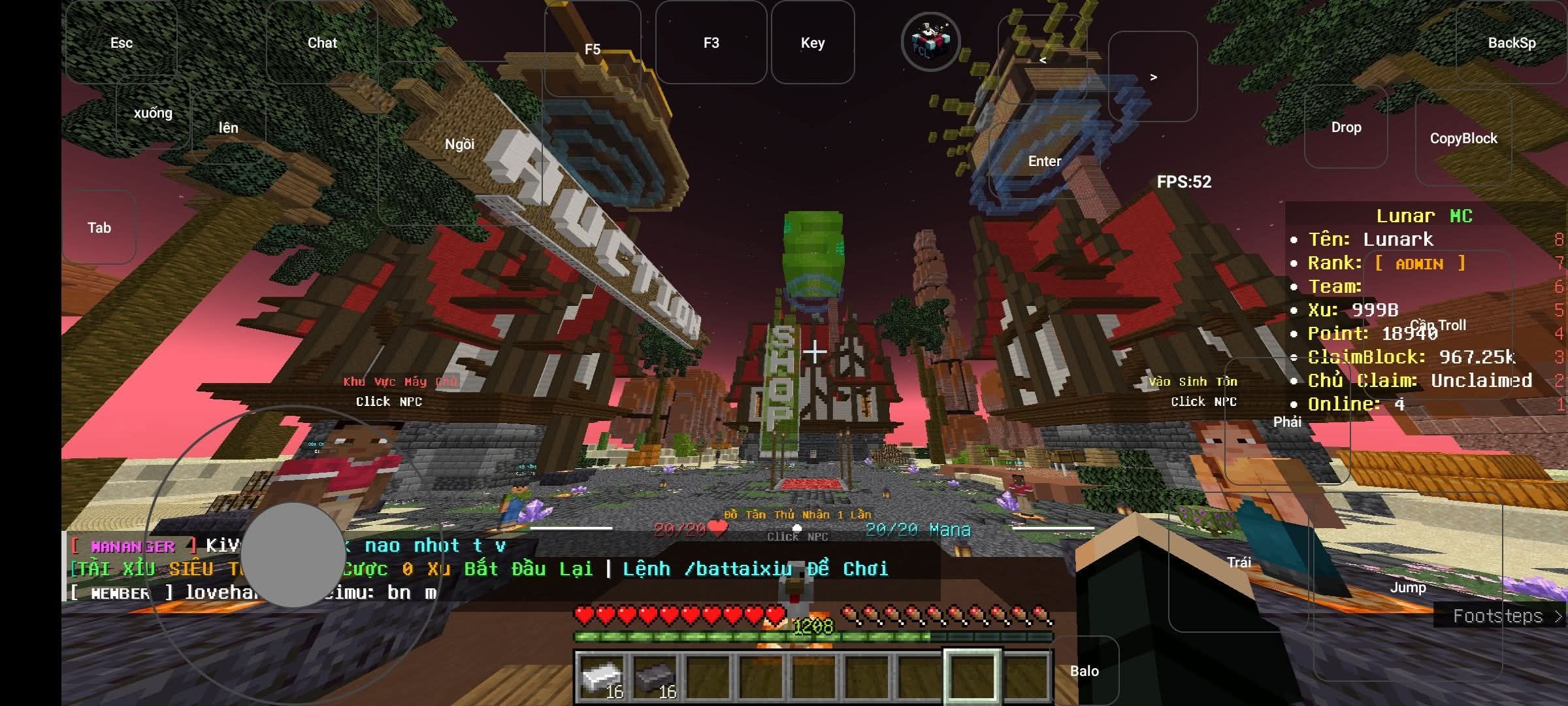
Task: Toggle the xuống movement control
Action: click(x=152, y=112)
